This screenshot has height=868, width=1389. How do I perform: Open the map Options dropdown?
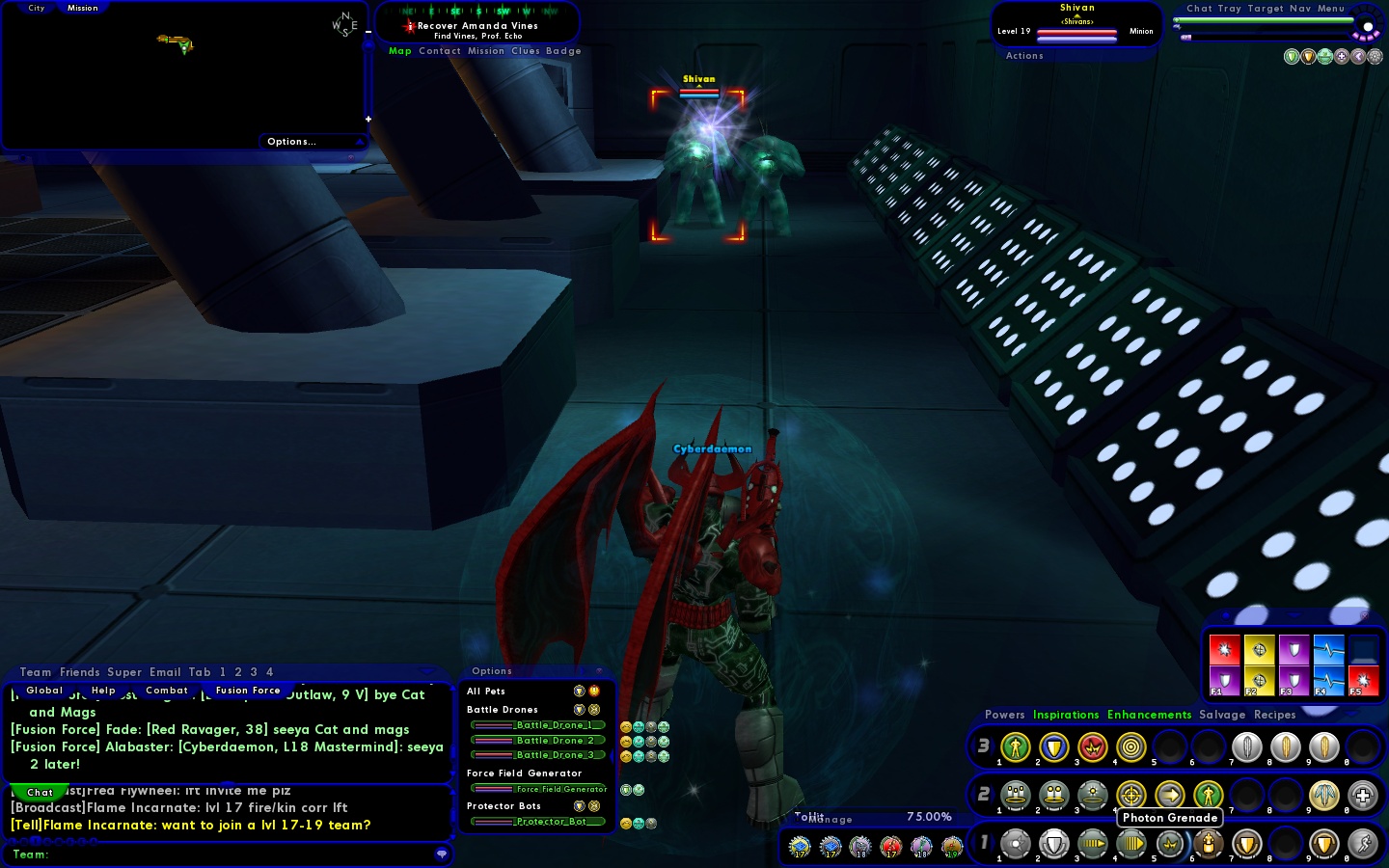click(x=291, y=142)
